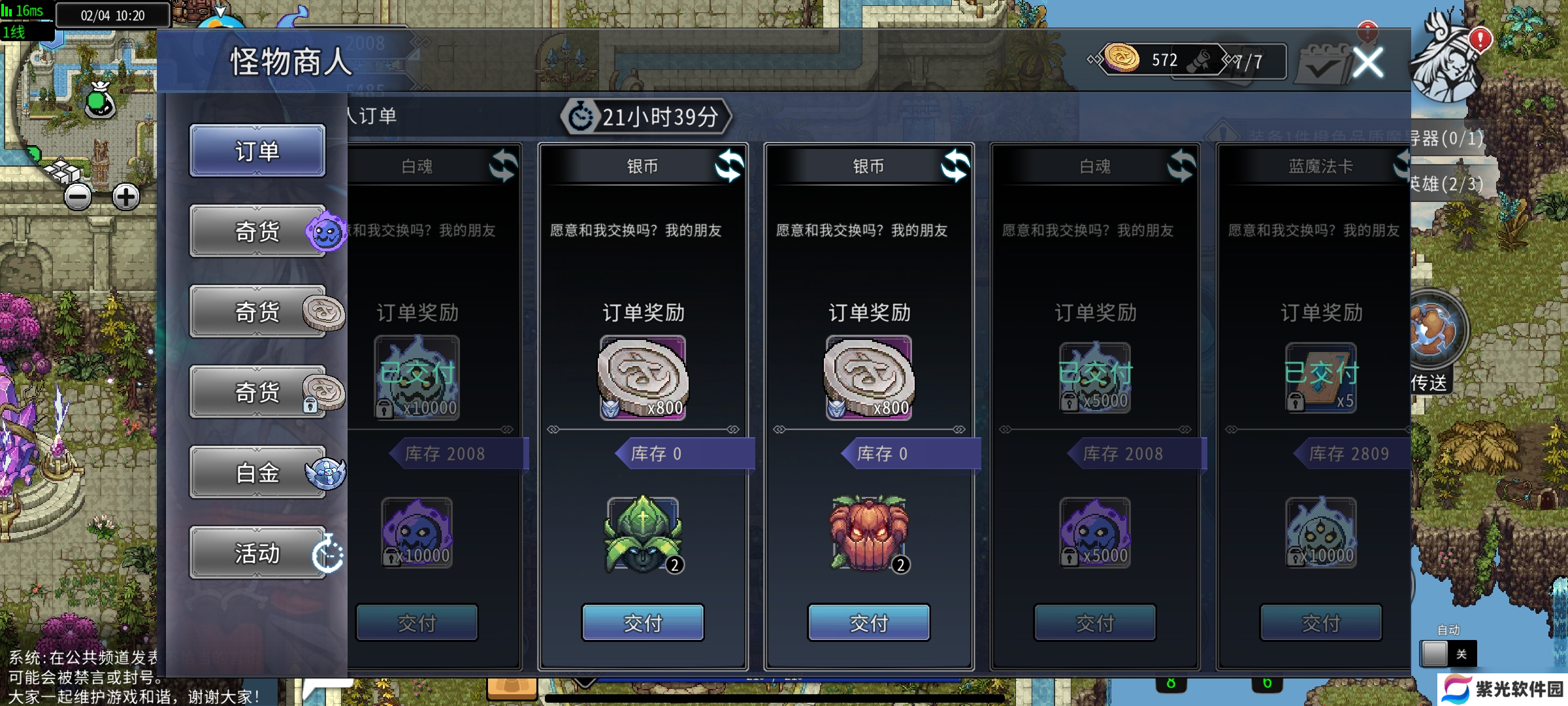The image size is (1568, 706).
Task: Open the 奇货 tab with purple ghost icon
Action: pyautogui.click(x=257, y=231)
